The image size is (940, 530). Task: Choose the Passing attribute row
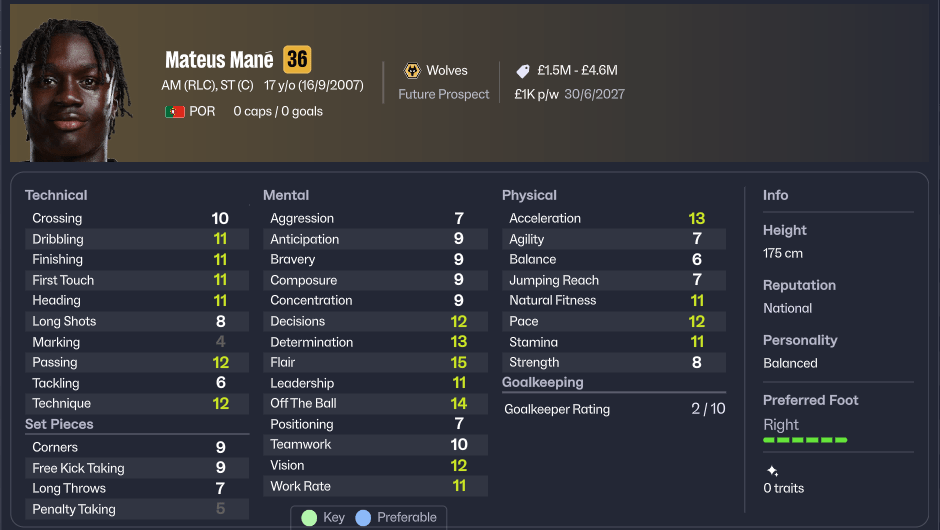136,362
